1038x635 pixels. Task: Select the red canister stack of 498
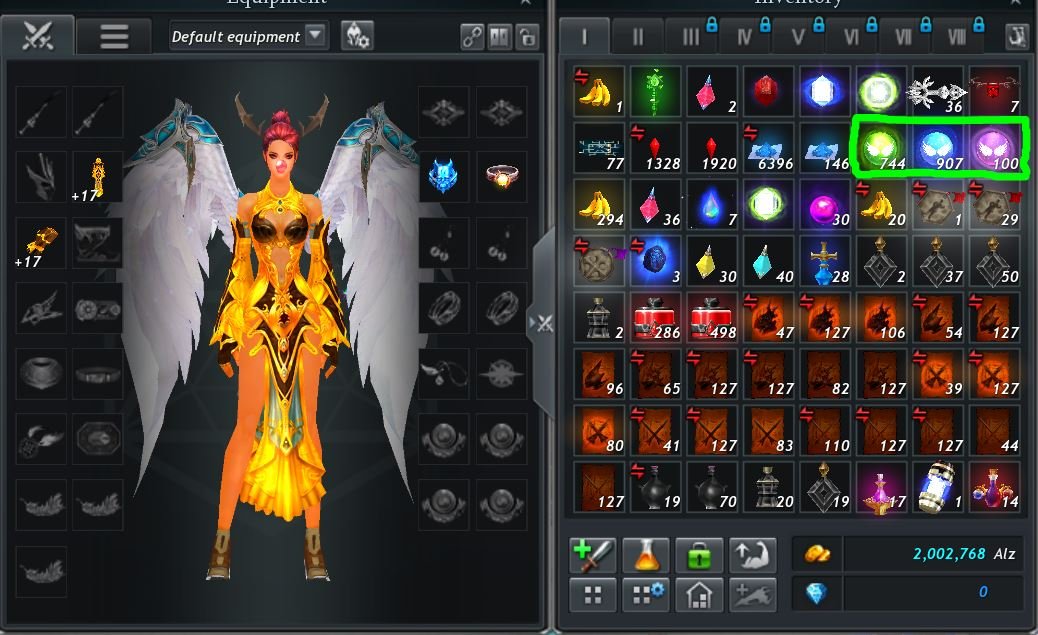pos(712,318)
